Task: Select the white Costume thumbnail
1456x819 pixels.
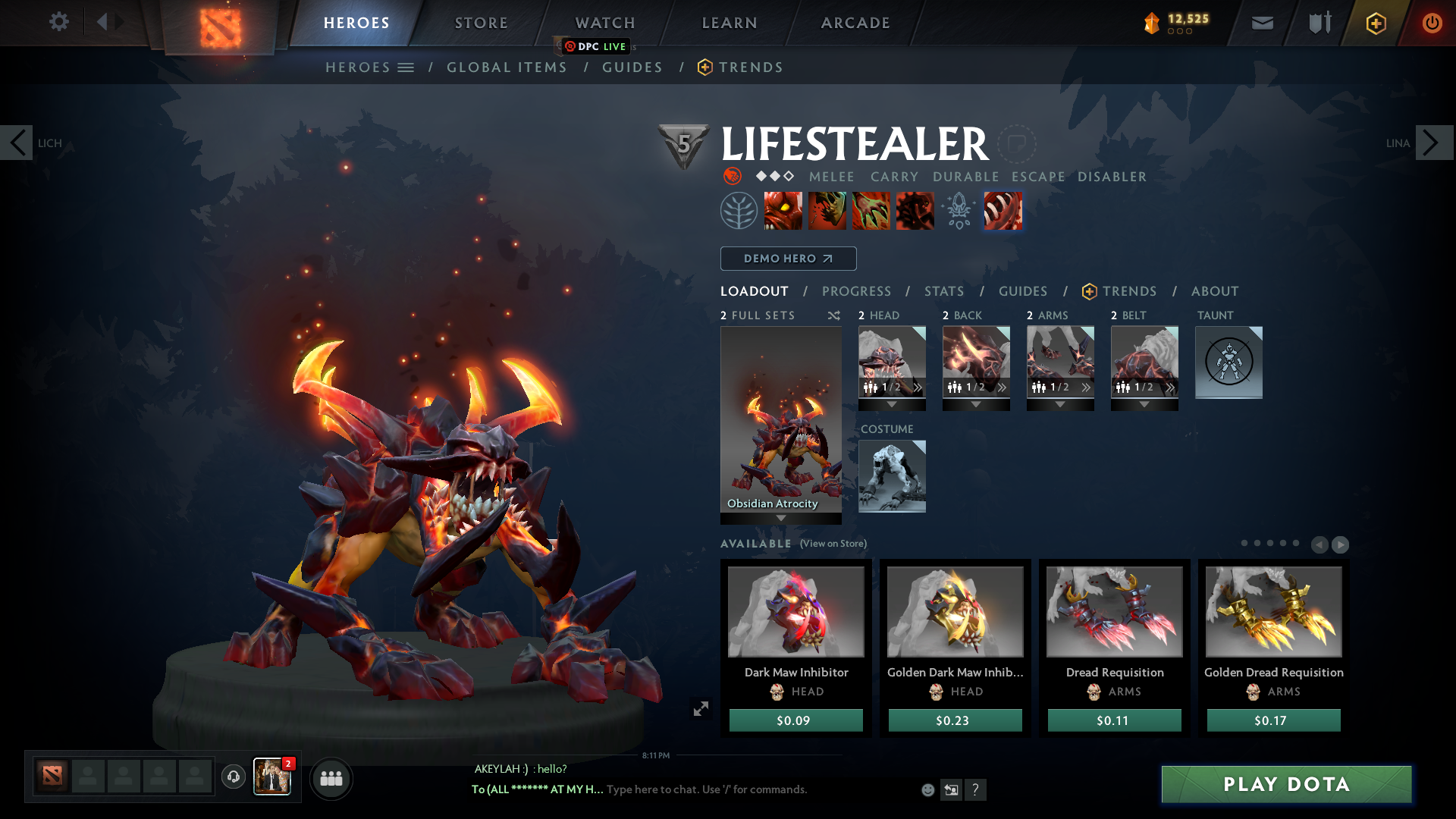Action: [x=892, y=476]
